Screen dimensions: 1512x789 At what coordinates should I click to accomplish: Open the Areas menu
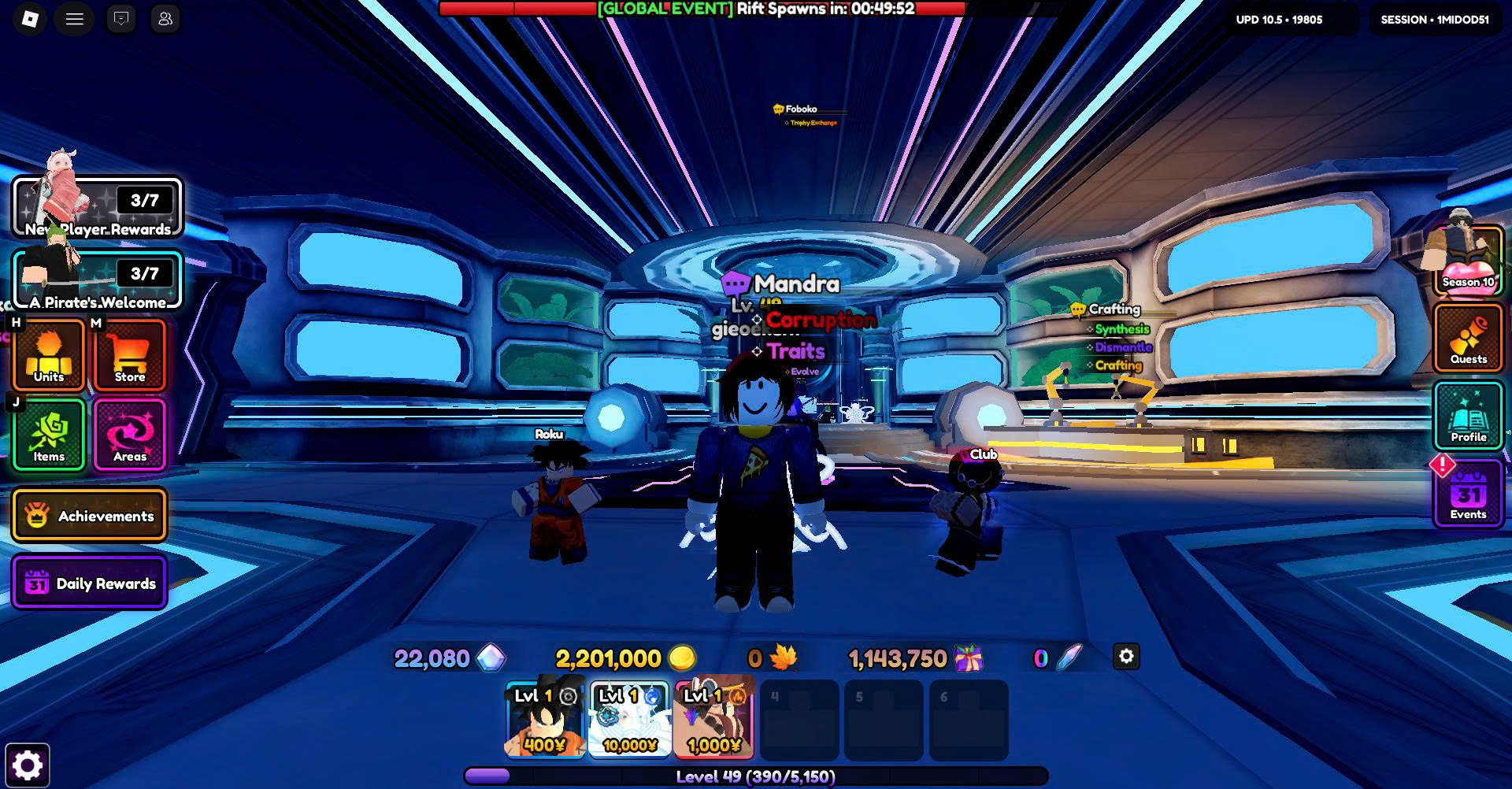click(x=130, y=435)
